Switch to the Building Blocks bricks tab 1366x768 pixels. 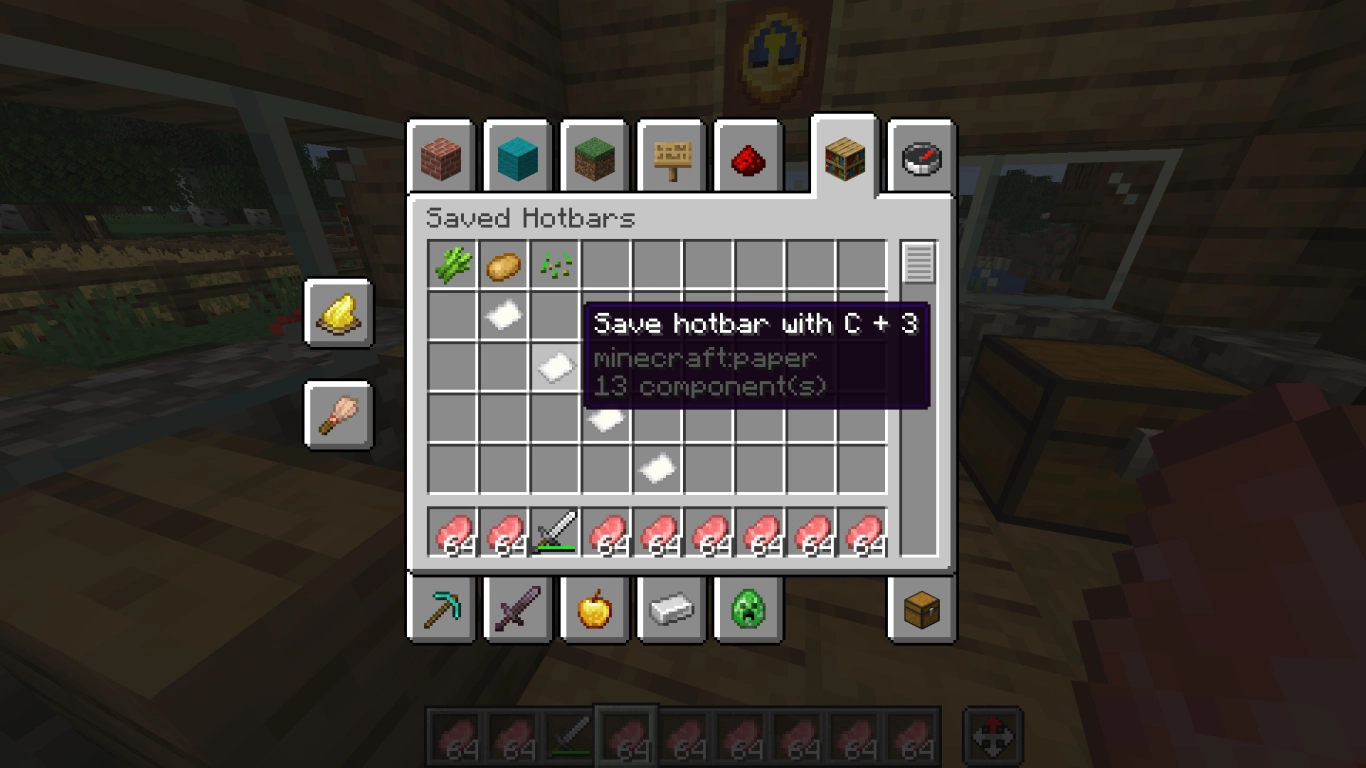coord(442,157)
